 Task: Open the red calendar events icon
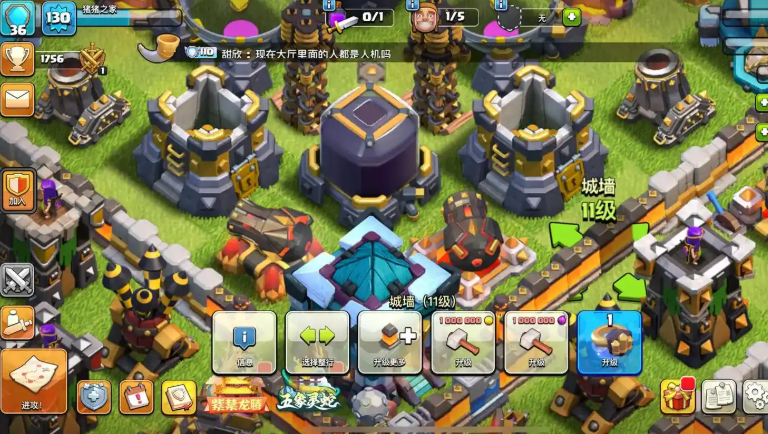pos(136,397)
